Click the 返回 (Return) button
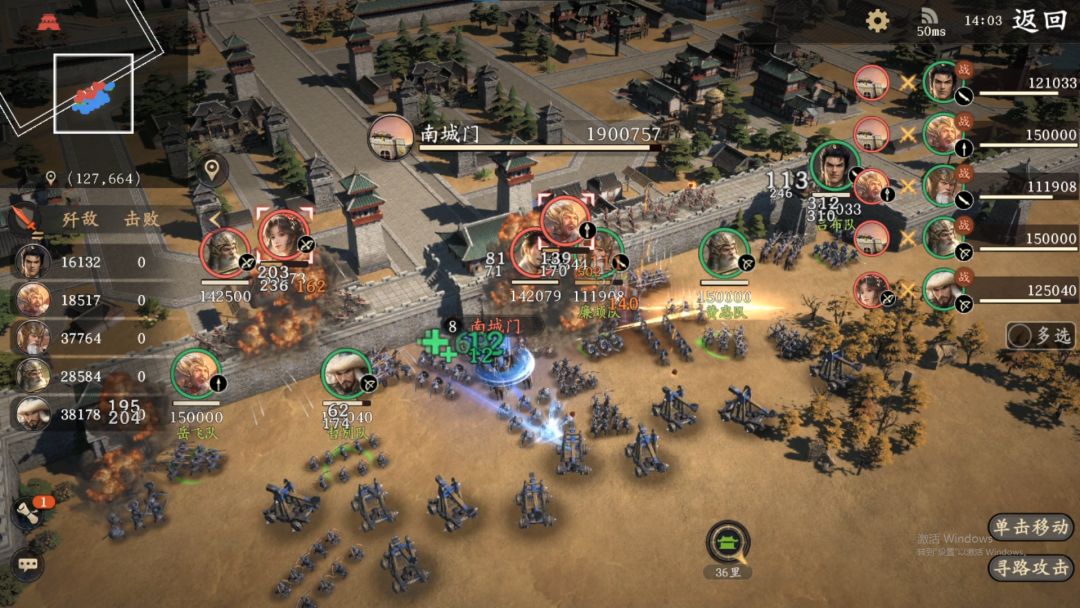This screenshot has width=1080, height=608. coord(1040,20)
